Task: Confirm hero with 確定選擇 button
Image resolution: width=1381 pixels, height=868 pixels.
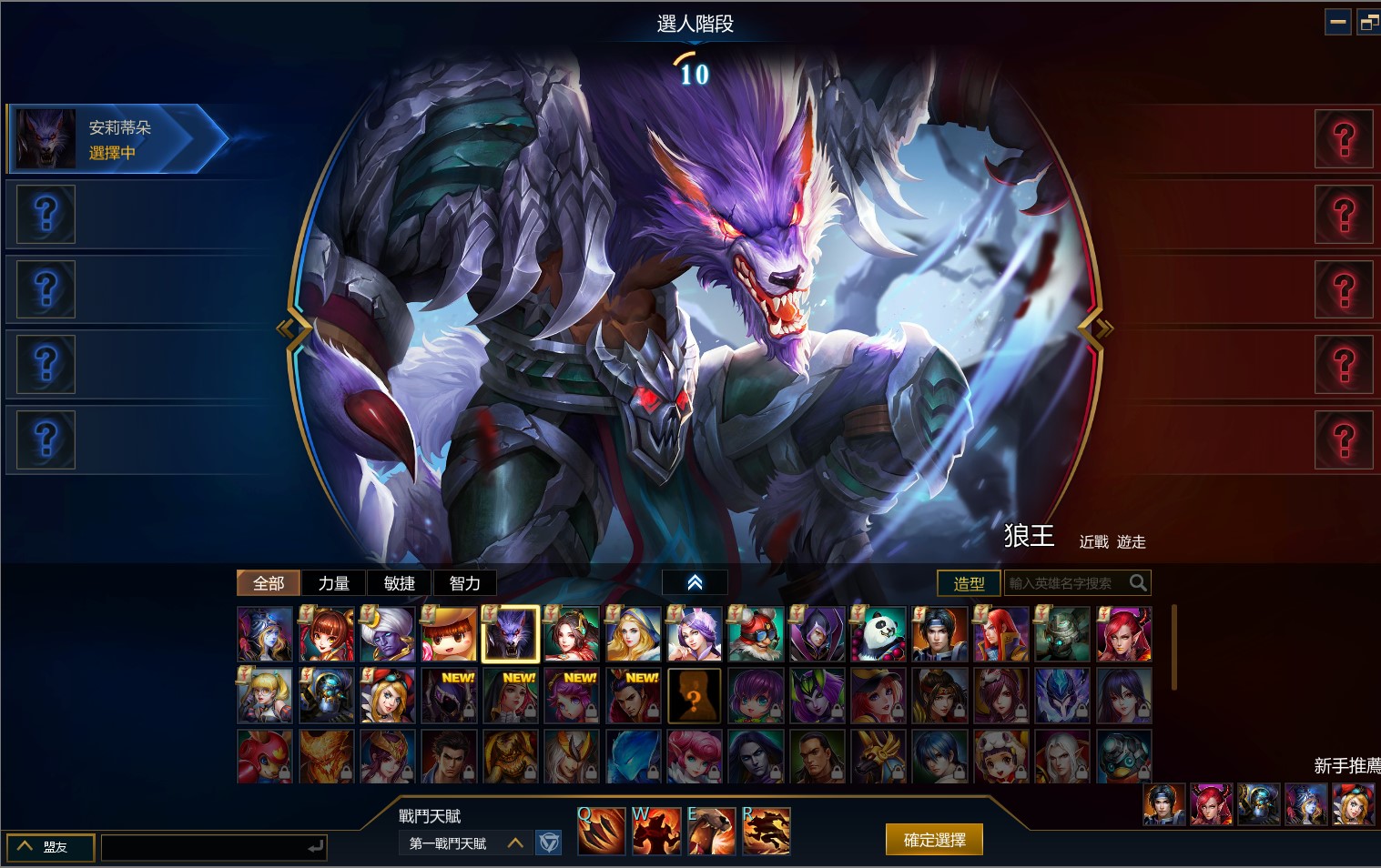Action: (934, 840)
